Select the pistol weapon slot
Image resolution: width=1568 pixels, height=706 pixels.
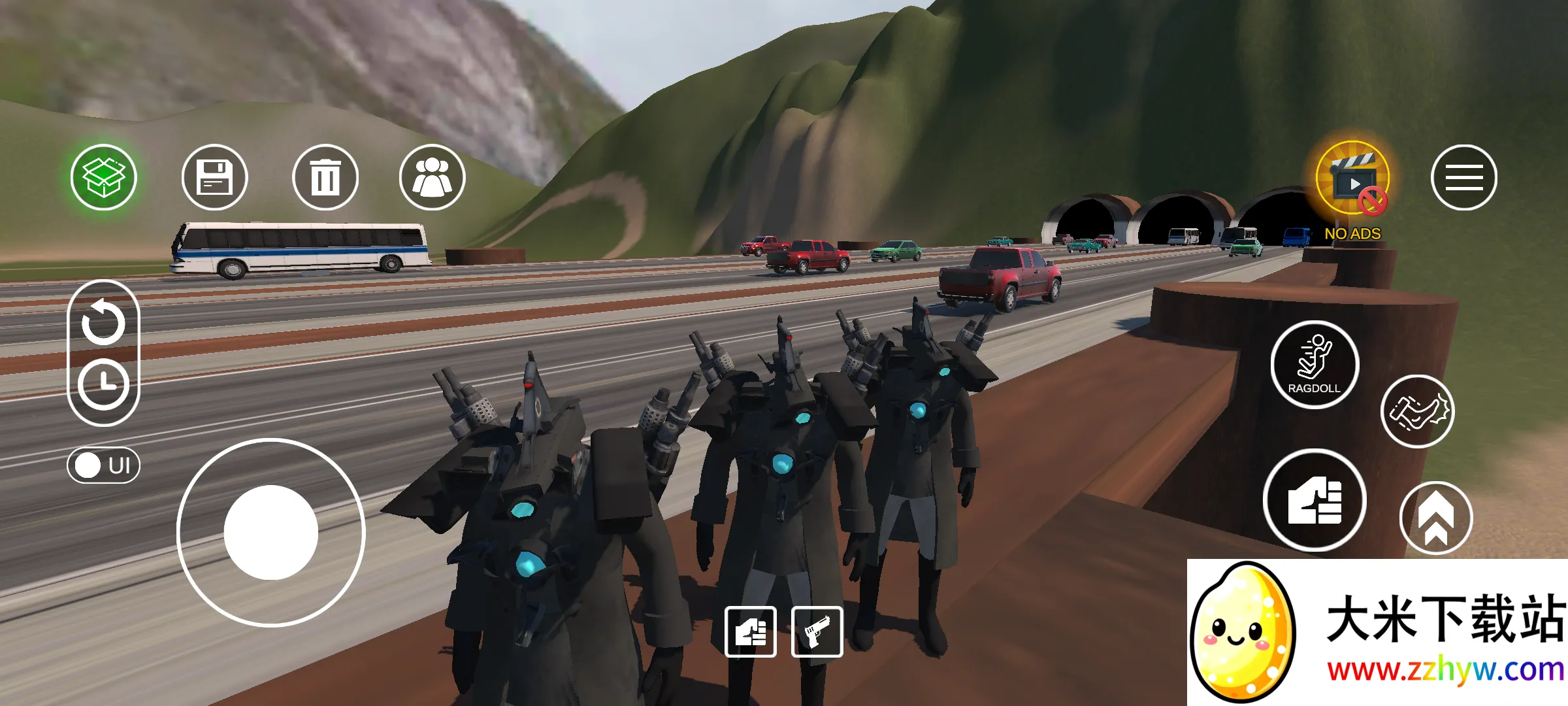click(x=817, y=631)
